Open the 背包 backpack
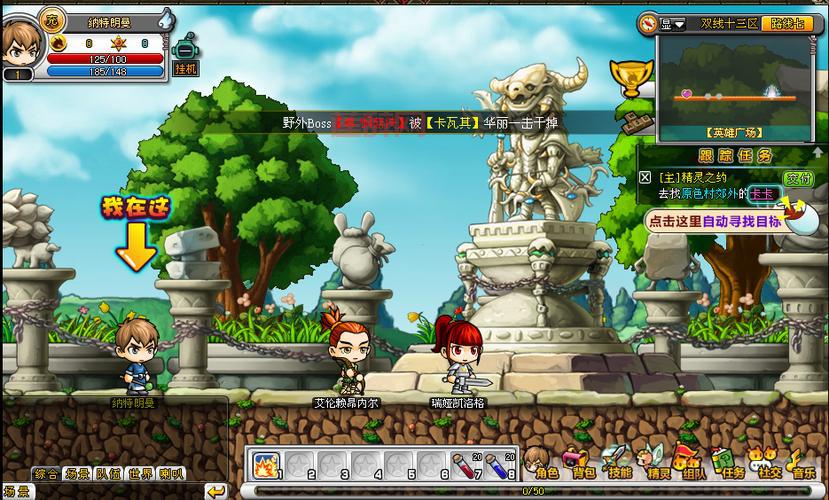 [579, 463]
